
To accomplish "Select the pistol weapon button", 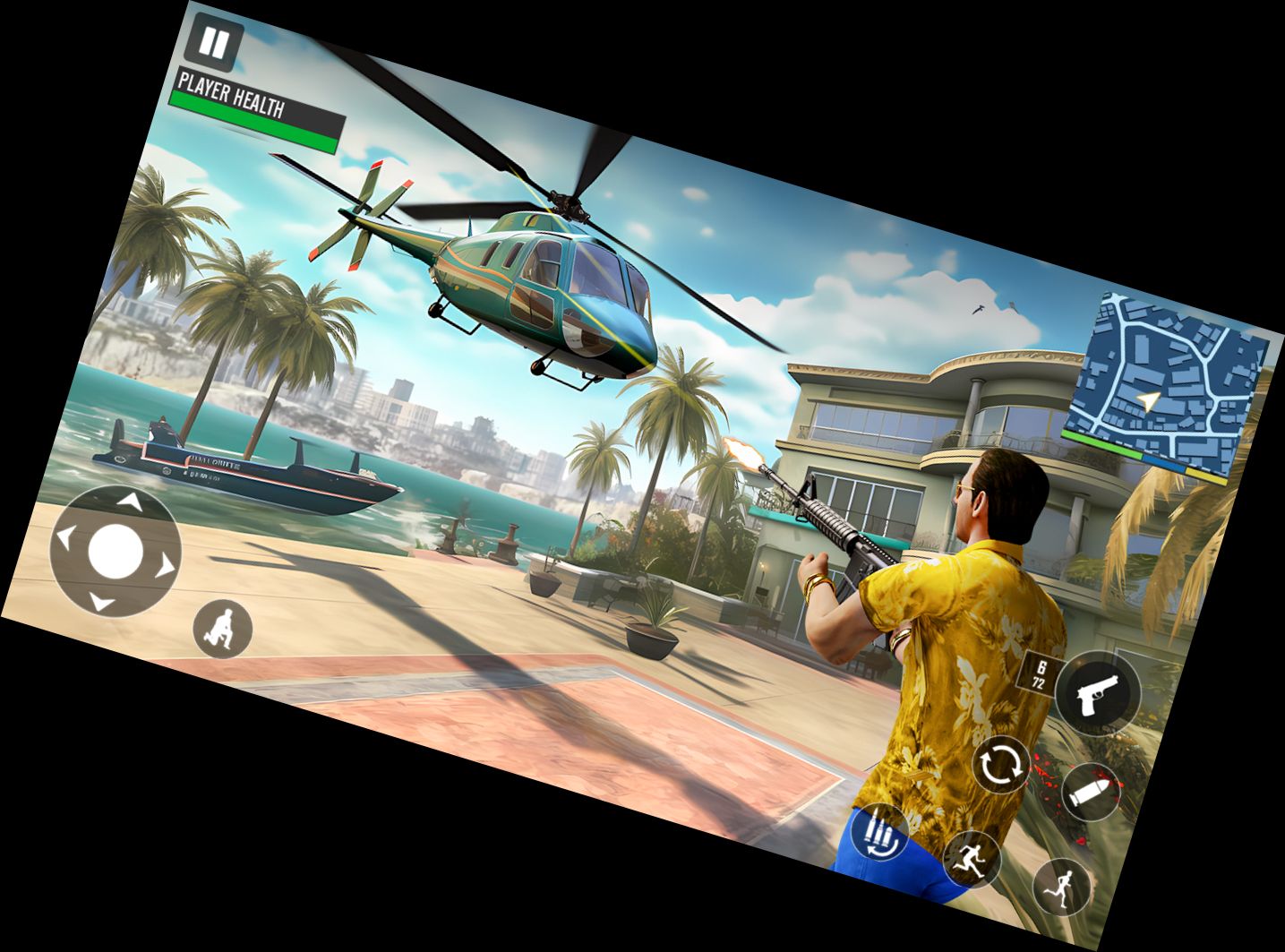I will pyautogui.click(x=1097, y=694).
